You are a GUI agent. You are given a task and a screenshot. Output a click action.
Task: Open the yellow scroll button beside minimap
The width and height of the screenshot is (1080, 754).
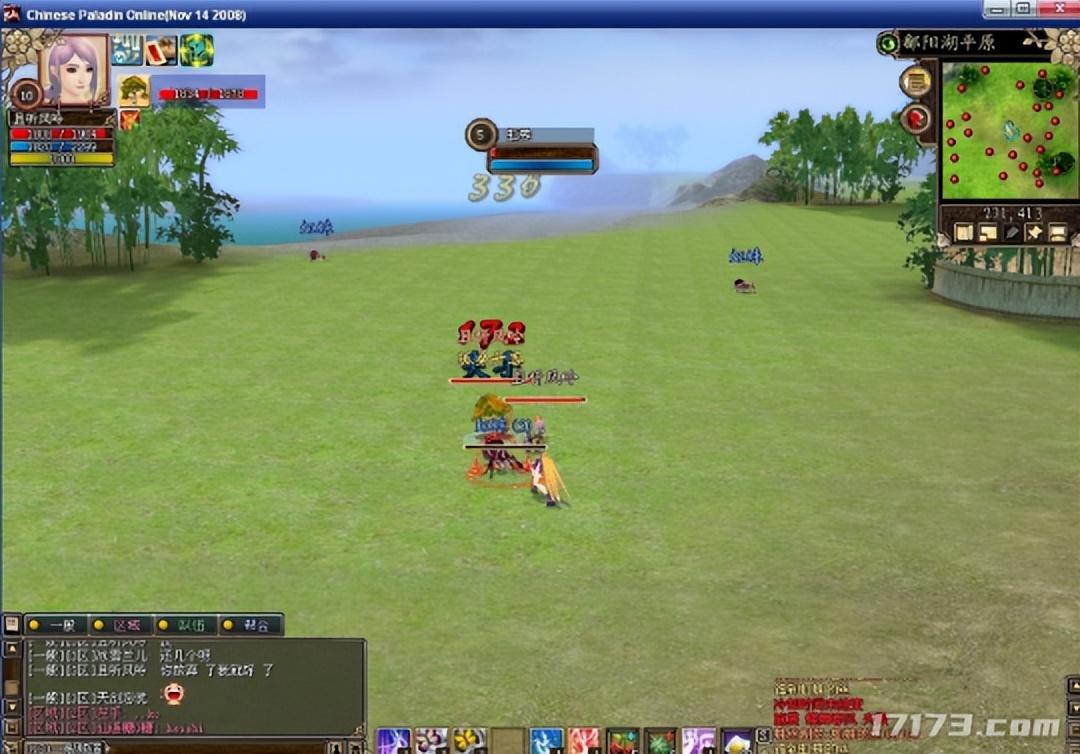point(915,82)
